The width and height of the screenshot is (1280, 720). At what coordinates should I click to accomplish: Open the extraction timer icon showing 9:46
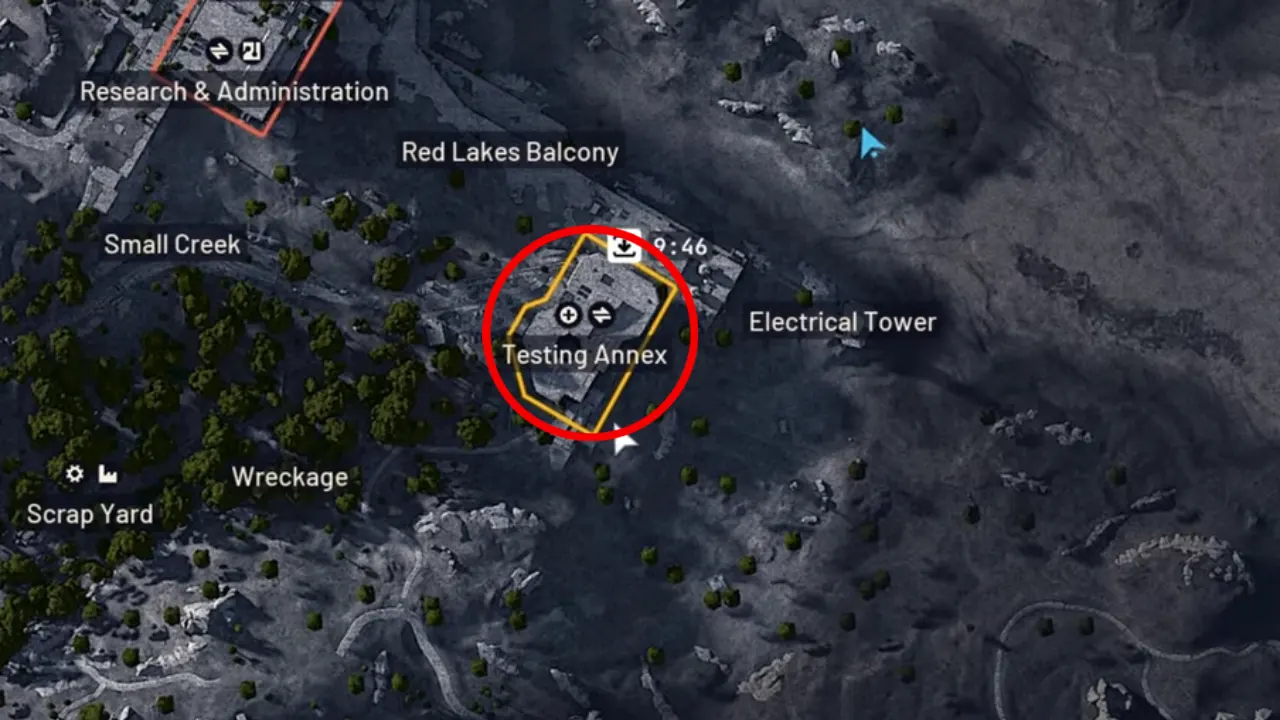[x=623, y=246]
